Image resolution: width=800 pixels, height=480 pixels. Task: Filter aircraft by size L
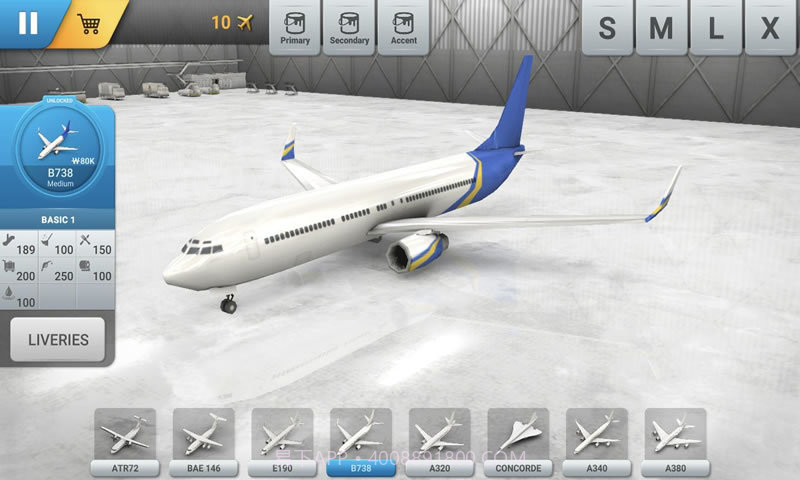pyautogui.click(x=715, y=28)
